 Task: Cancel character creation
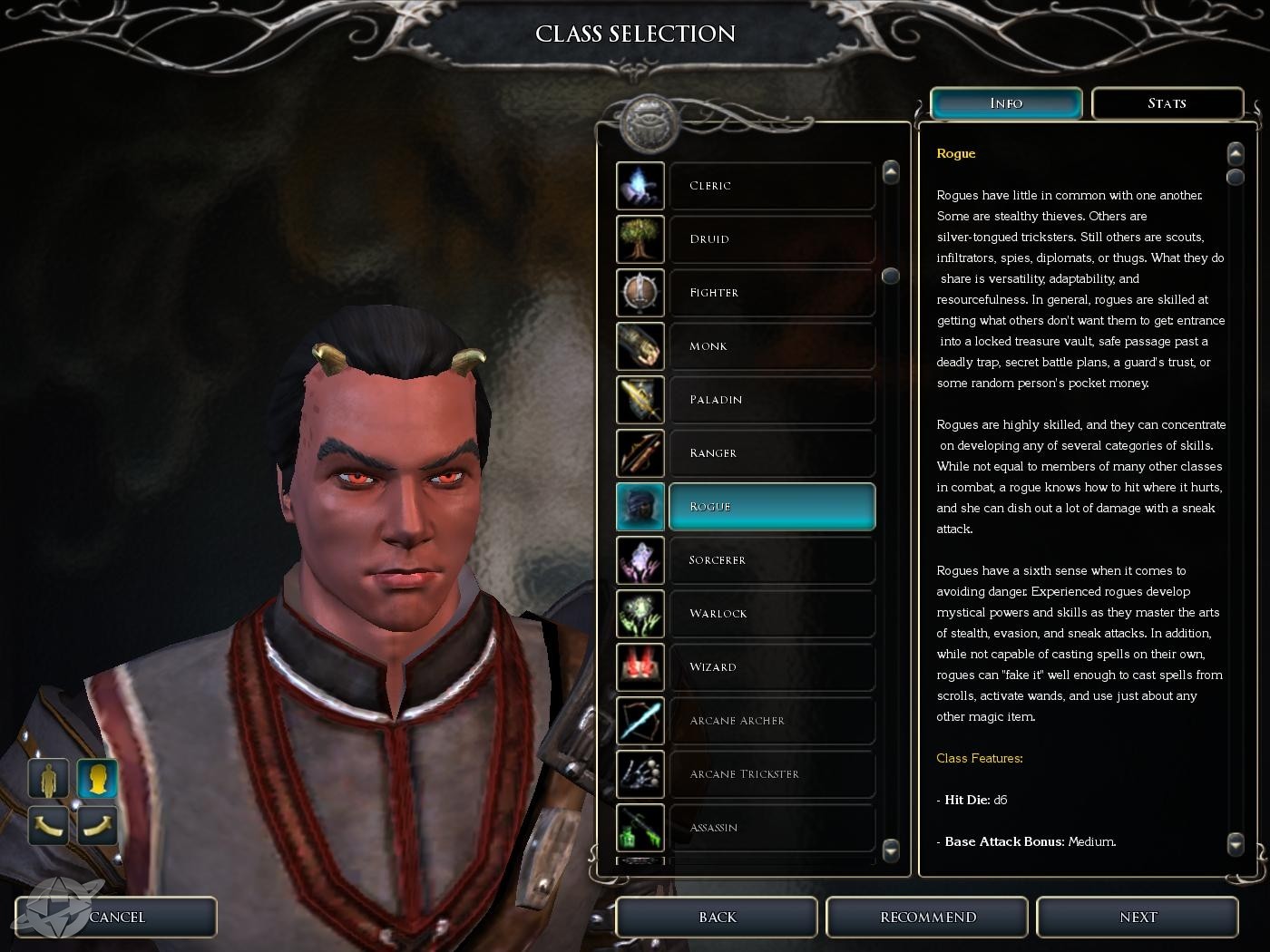(x=117, y=918)
